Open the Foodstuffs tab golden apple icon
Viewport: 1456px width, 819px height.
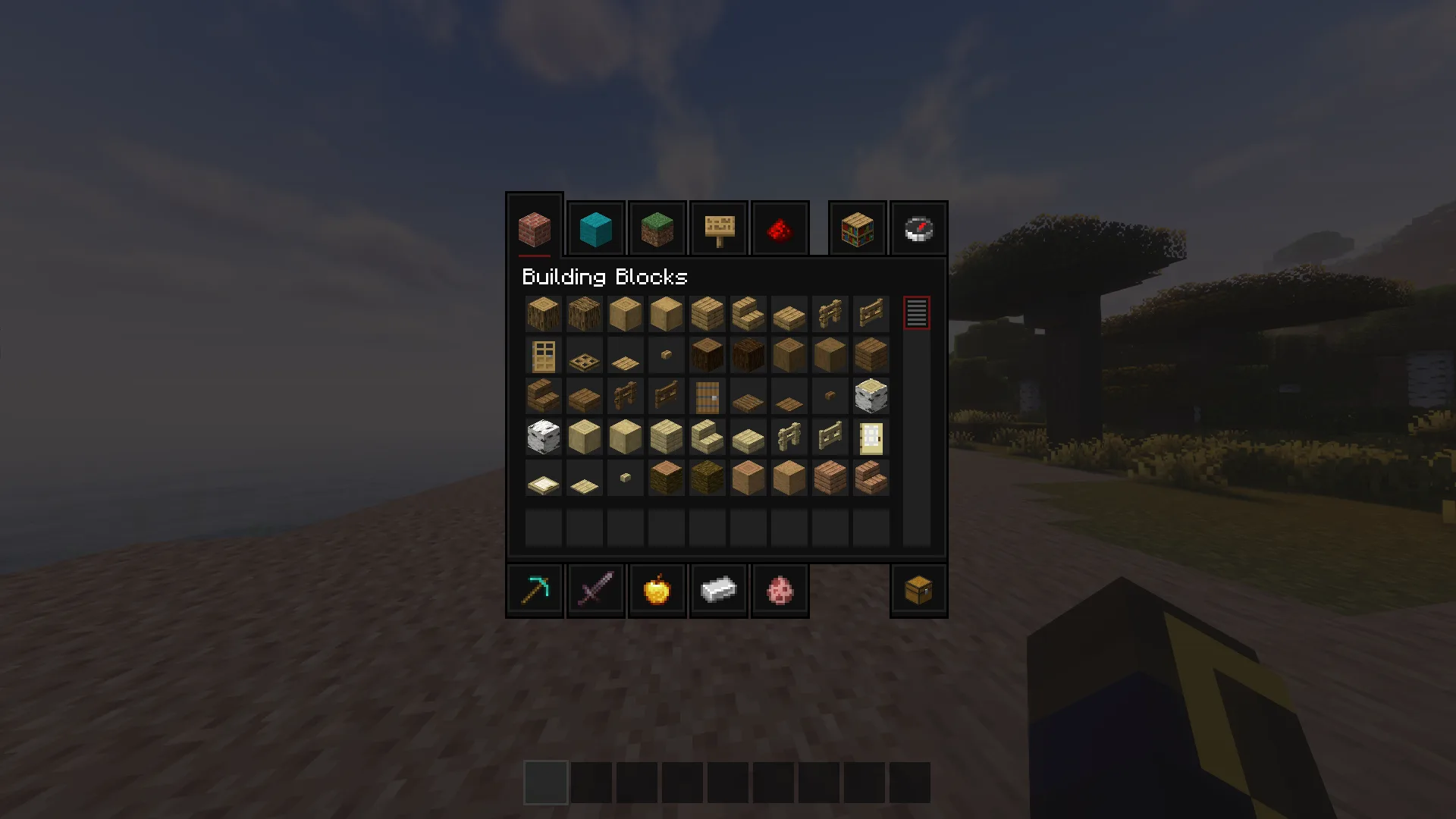pos(657,590)
